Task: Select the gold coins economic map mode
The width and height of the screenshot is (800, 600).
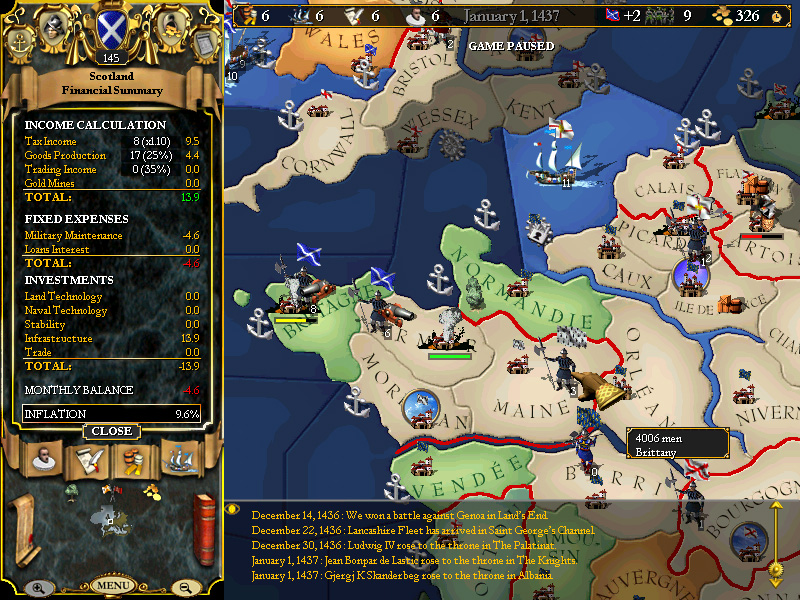Action: (x=151, y=490)
